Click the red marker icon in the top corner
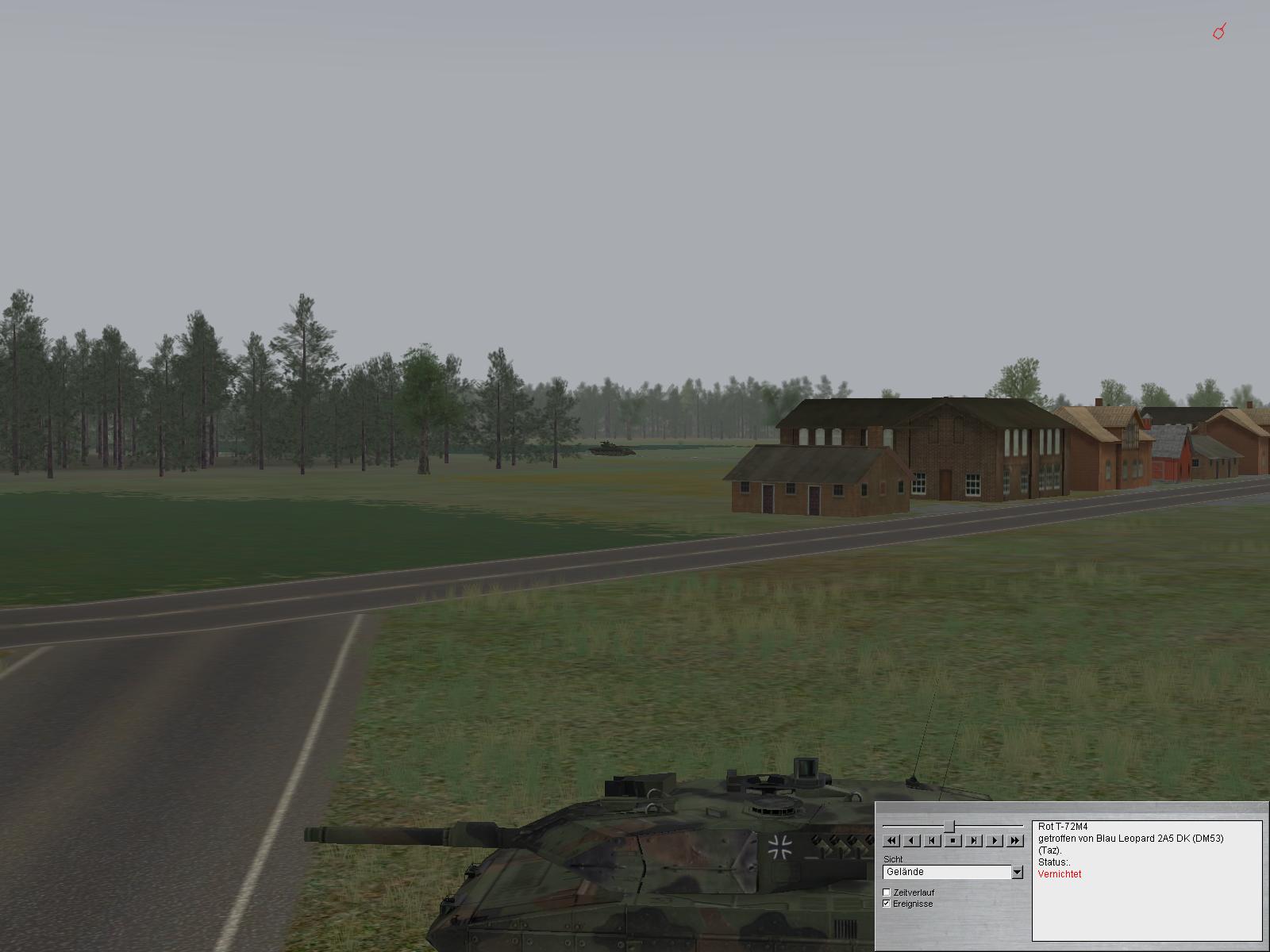1270x952 pixels. (x=1220, y=32)
